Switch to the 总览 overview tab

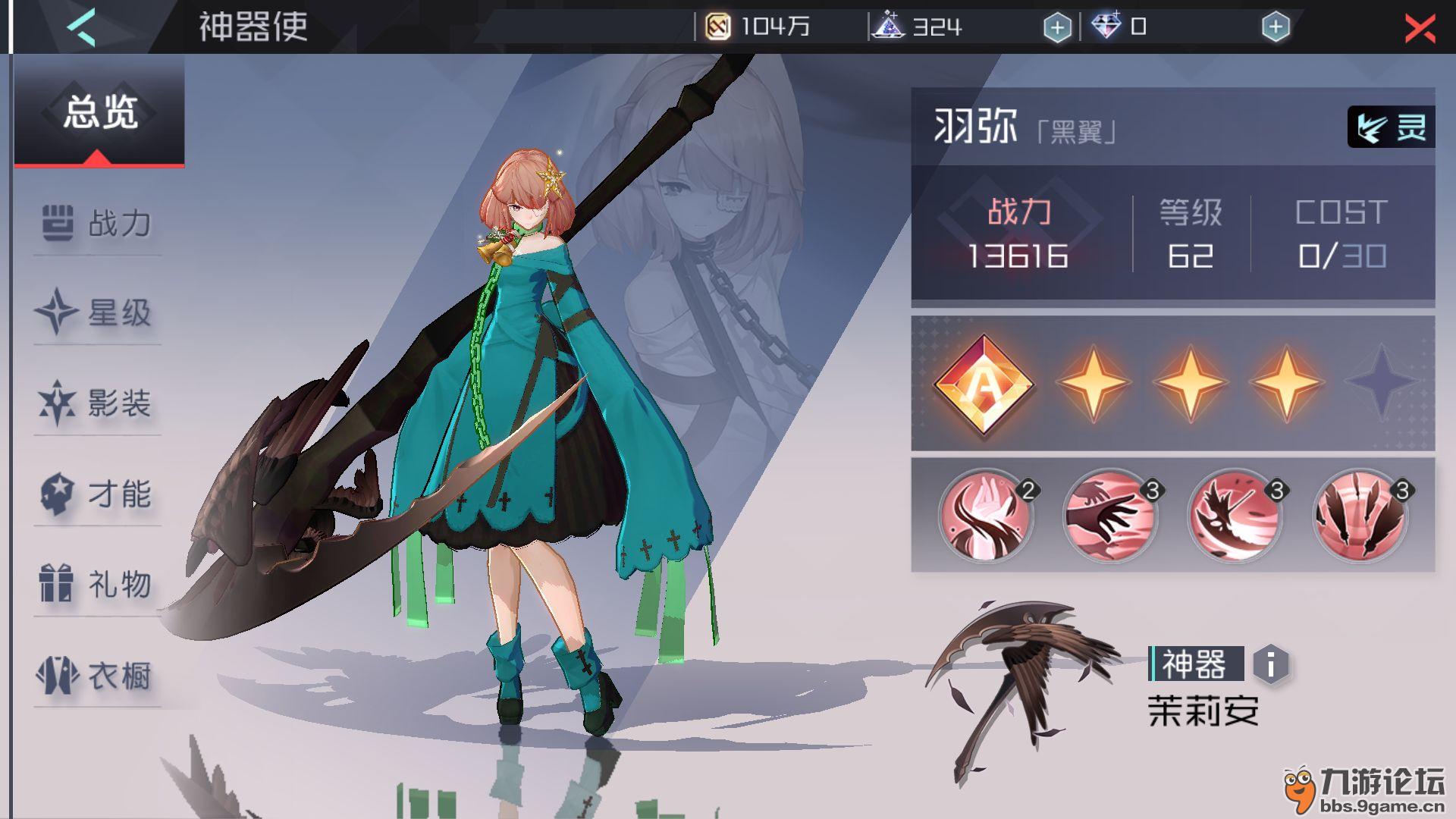tap(99, 112)
